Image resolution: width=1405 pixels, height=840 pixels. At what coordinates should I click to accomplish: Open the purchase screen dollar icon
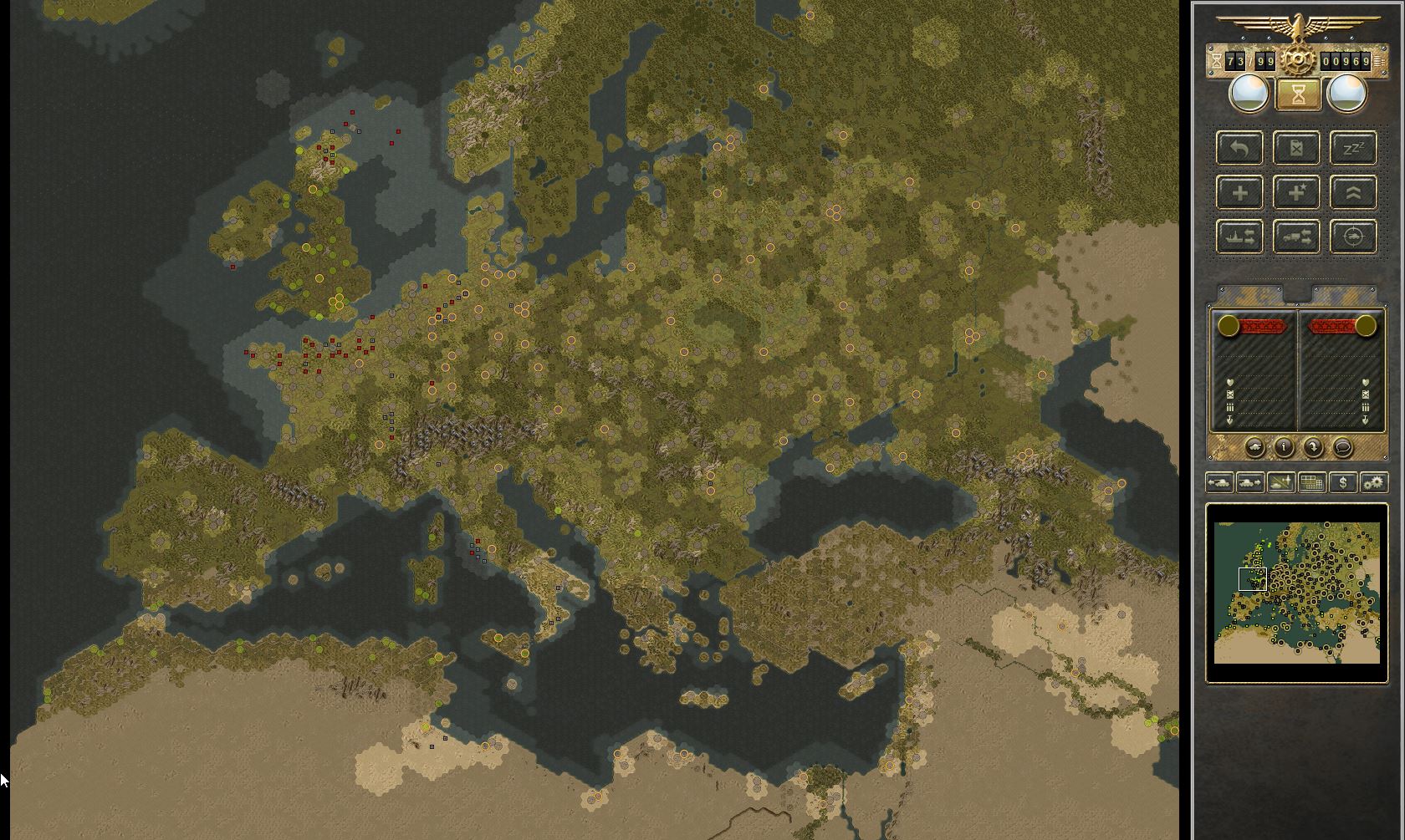point(1344,482)
